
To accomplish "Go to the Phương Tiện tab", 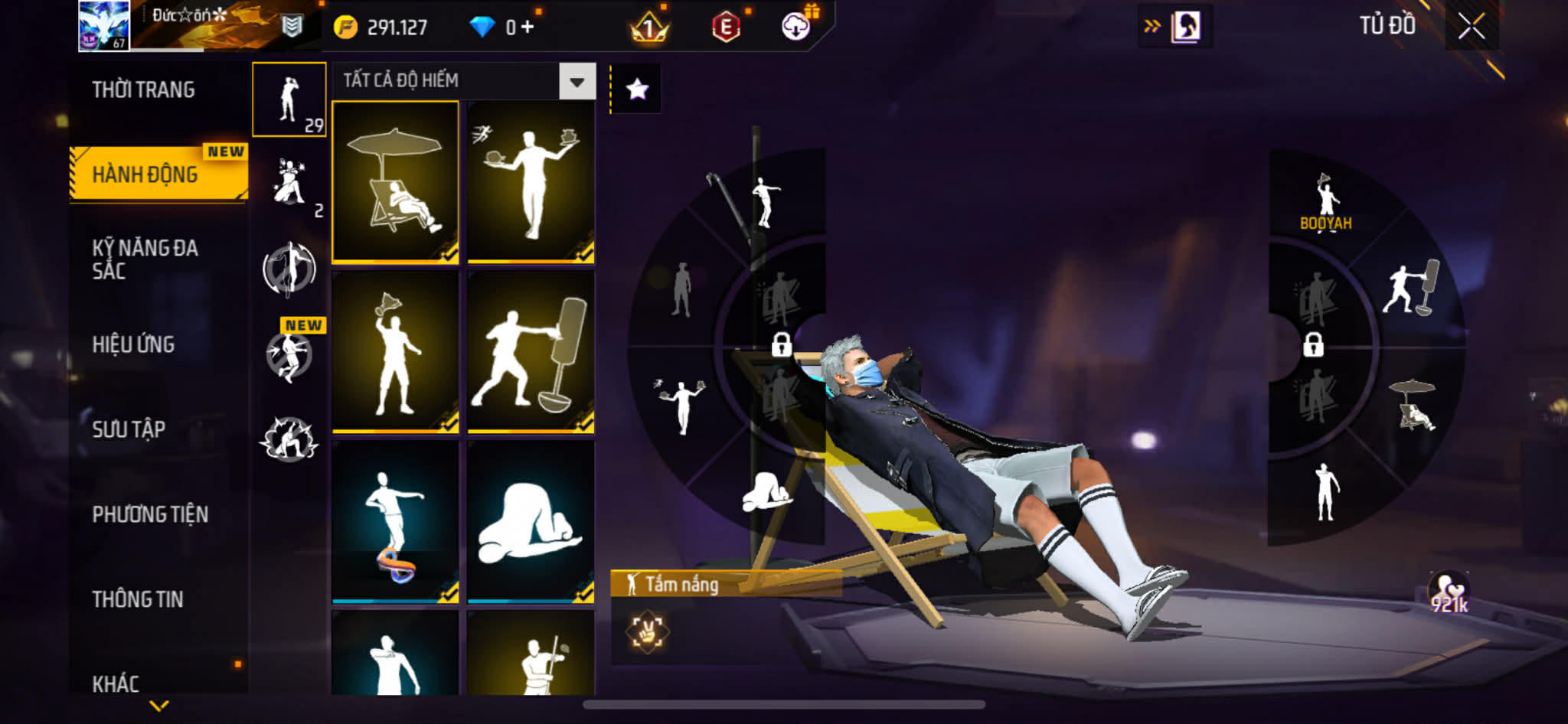I will click(x=150, y=514).
